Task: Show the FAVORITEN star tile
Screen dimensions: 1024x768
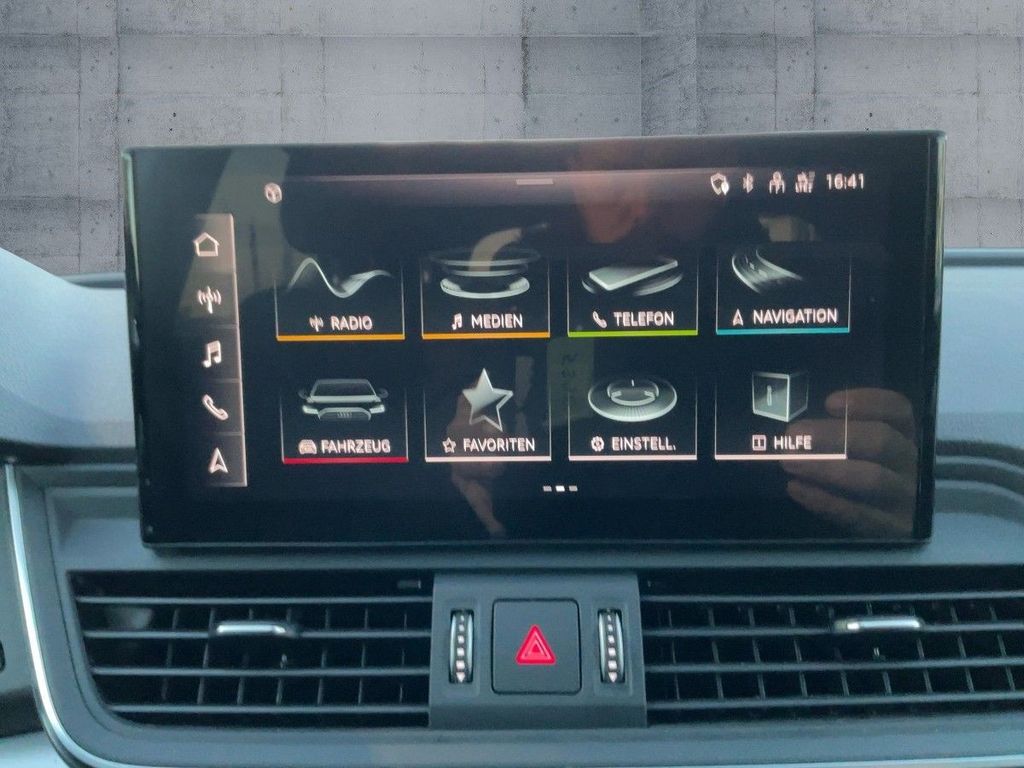Action: coord(488,418)
